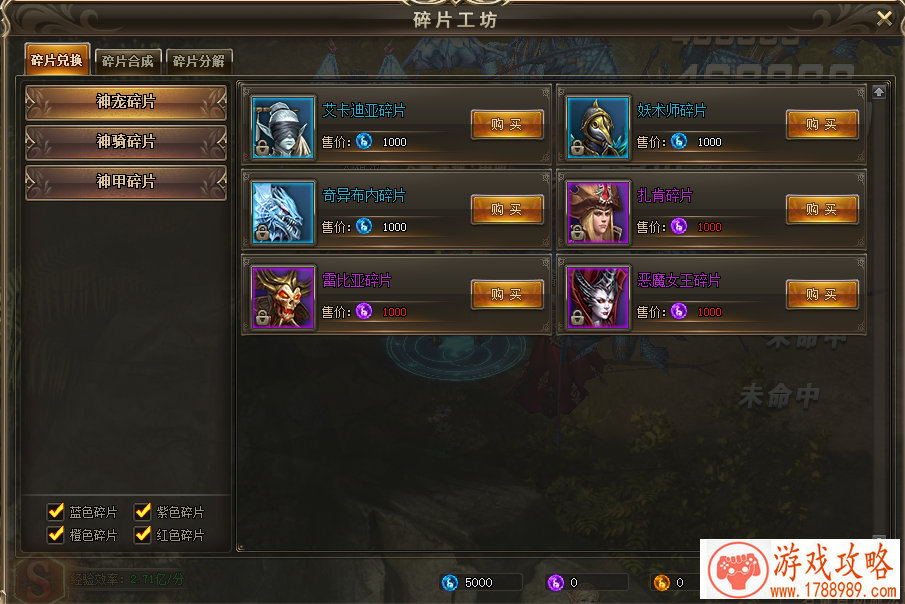Purchase the 扎肯碎片
905x604 pixels.
[822, 210]
